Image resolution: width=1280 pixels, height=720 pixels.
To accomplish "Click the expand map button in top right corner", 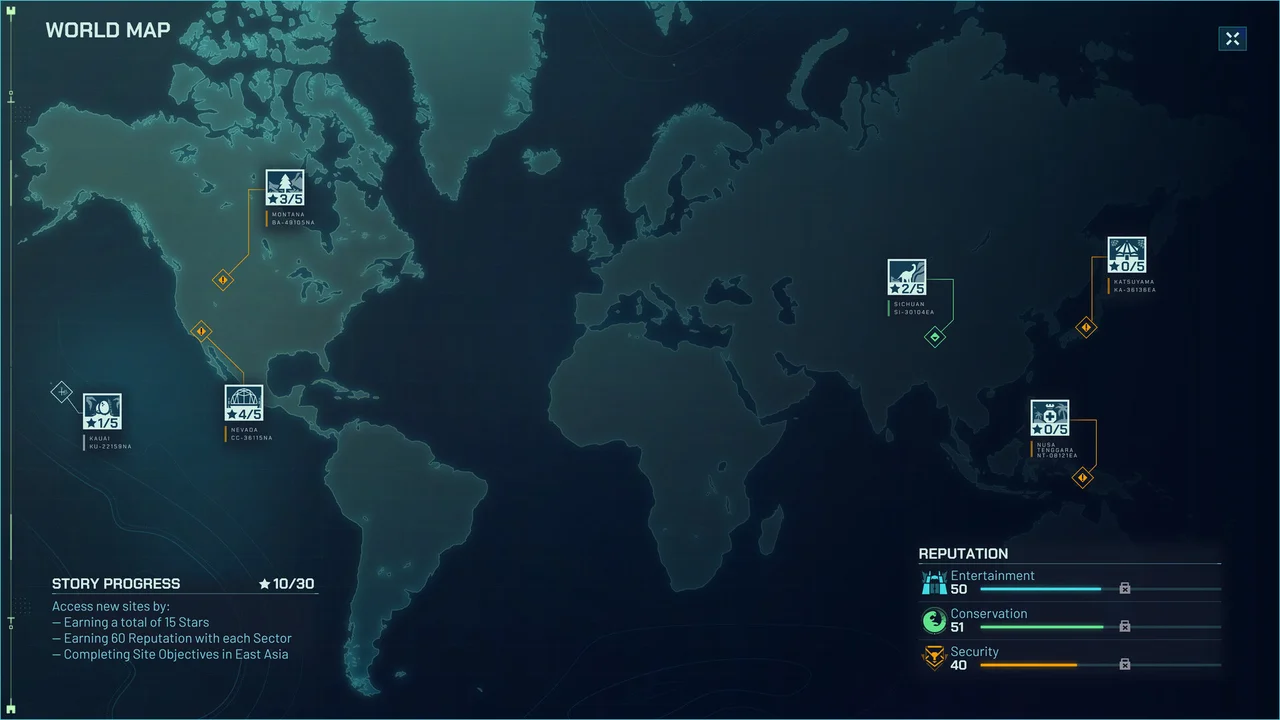I will (x=1232, y=38).
